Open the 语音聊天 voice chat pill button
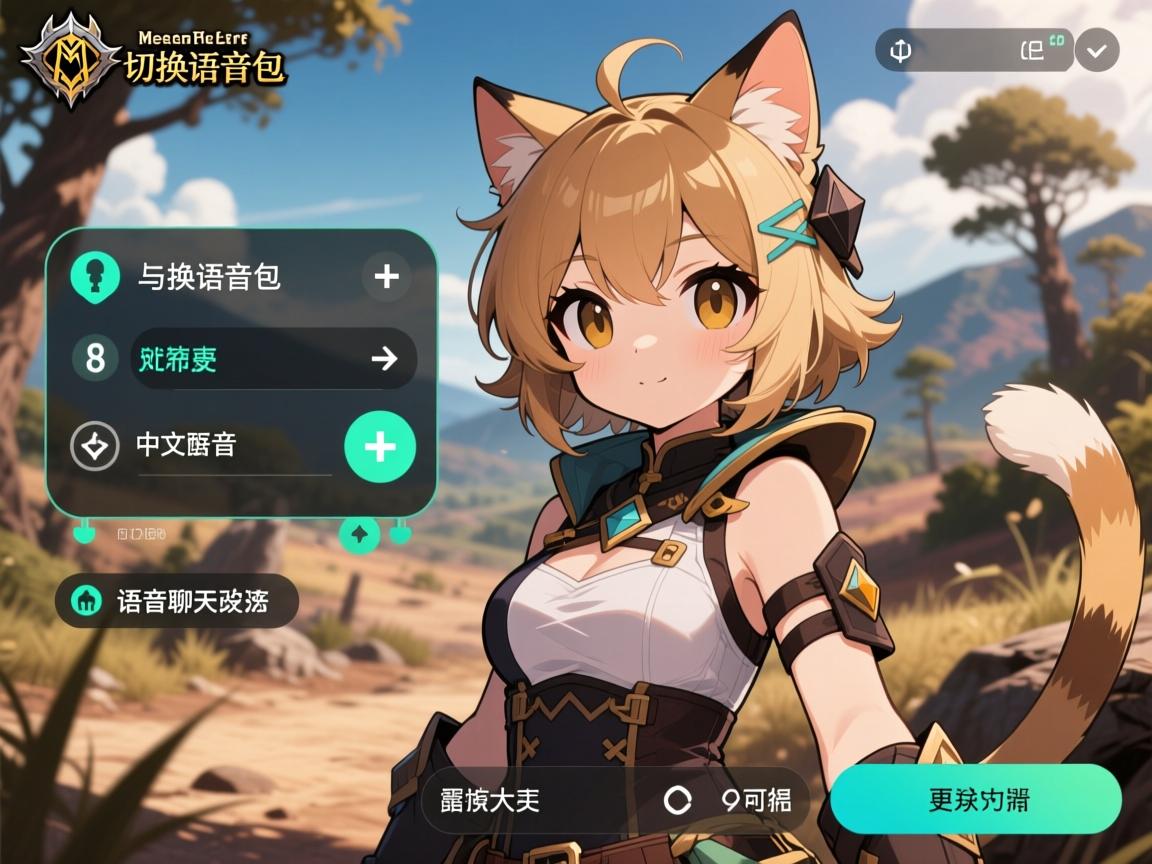The image size is (1152, 864). (177, 601)
